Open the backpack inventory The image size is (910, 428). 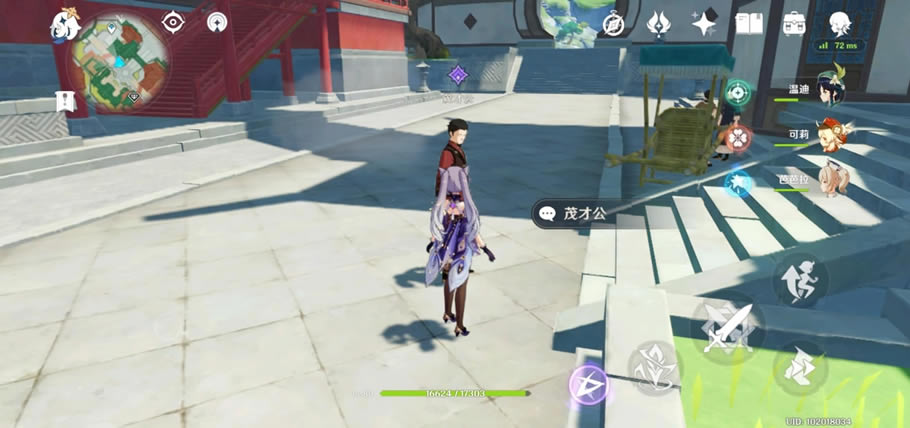point(794,22)
